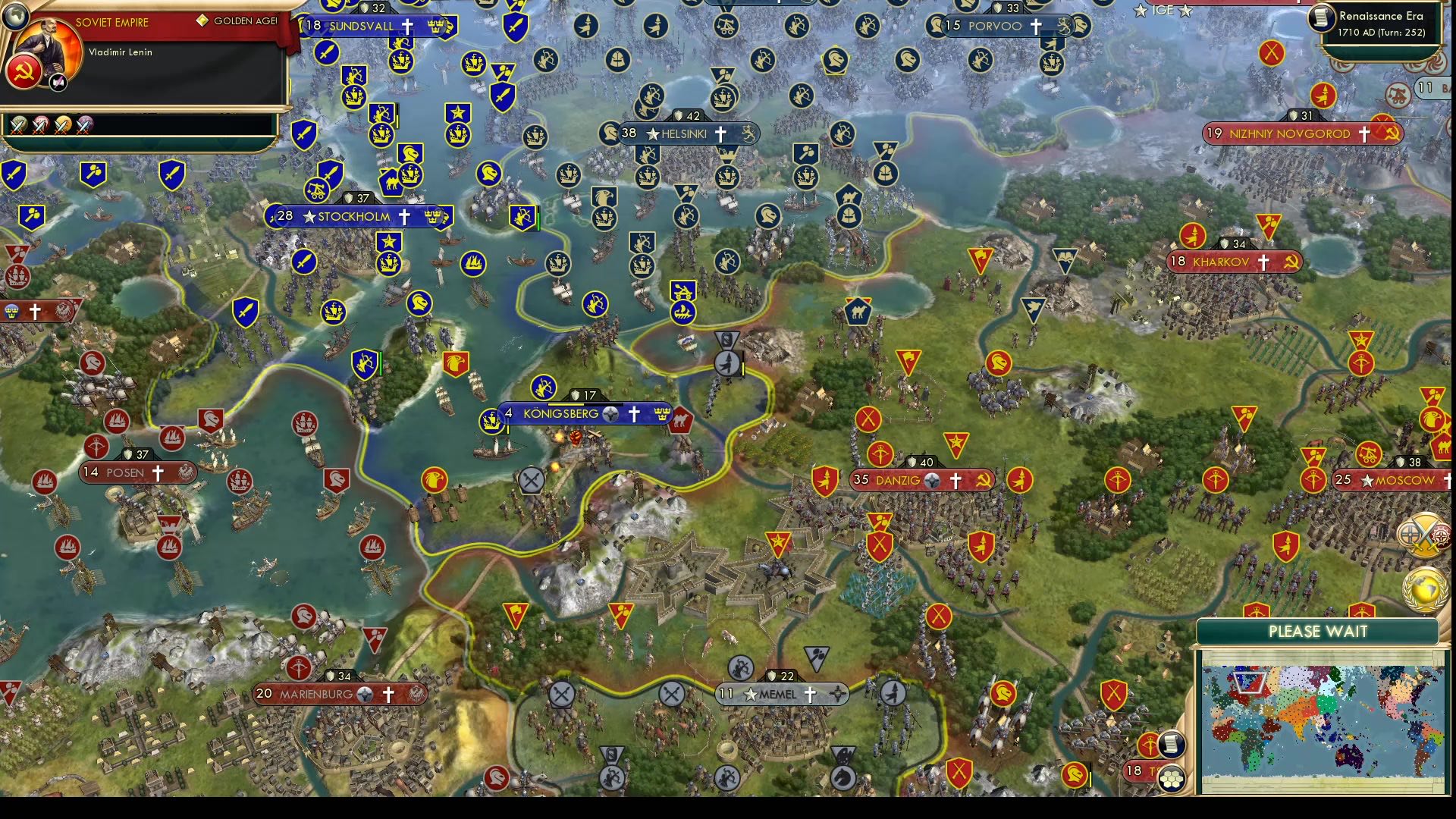Open the notification log scroll icon
This screenshot has height=819, width=1456.
pyautogui.click(x=1171, y=745)
